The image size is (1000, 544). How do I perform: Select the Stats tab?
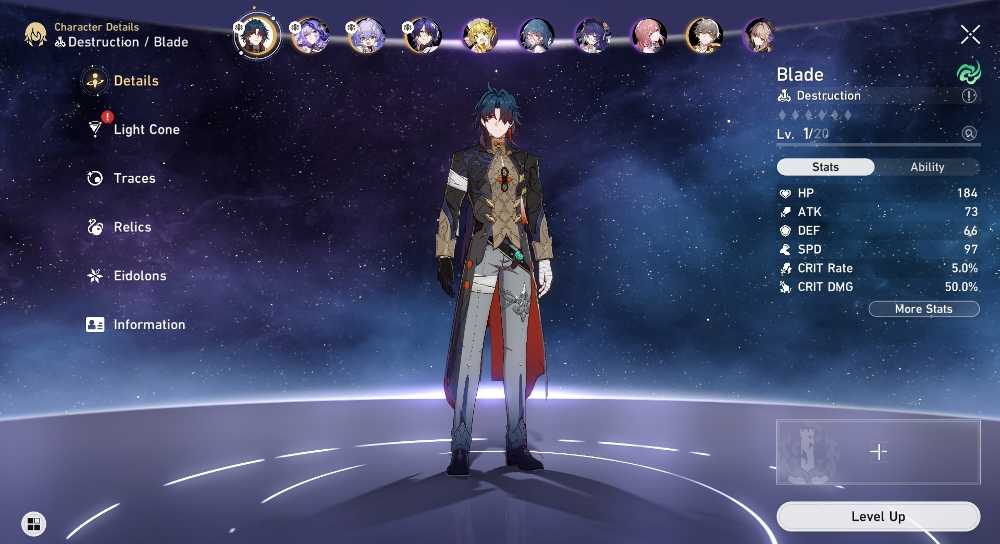pyautogui.click(x=825, y=167)
